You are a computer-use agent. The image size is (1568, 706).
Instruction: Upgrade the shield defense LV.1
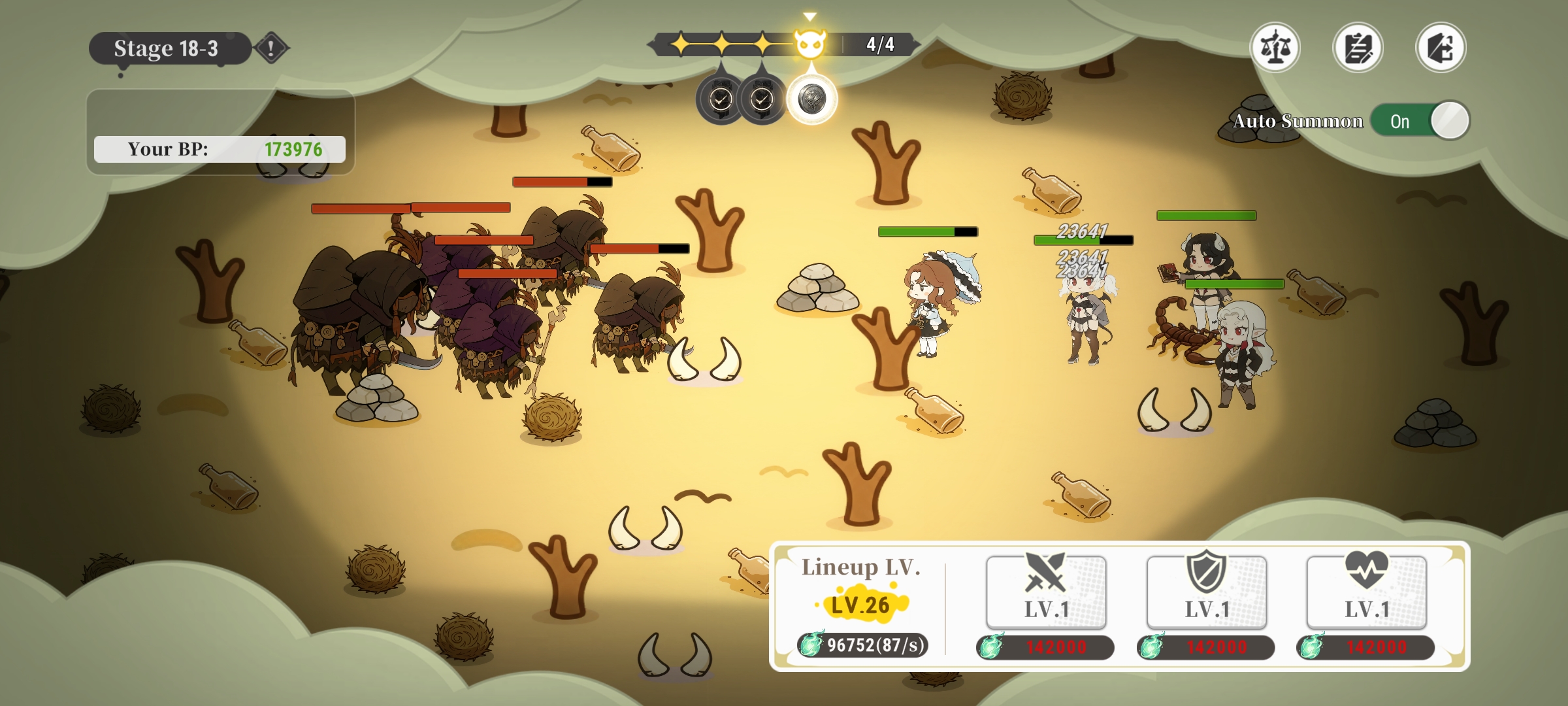[x=1207, y=592]
